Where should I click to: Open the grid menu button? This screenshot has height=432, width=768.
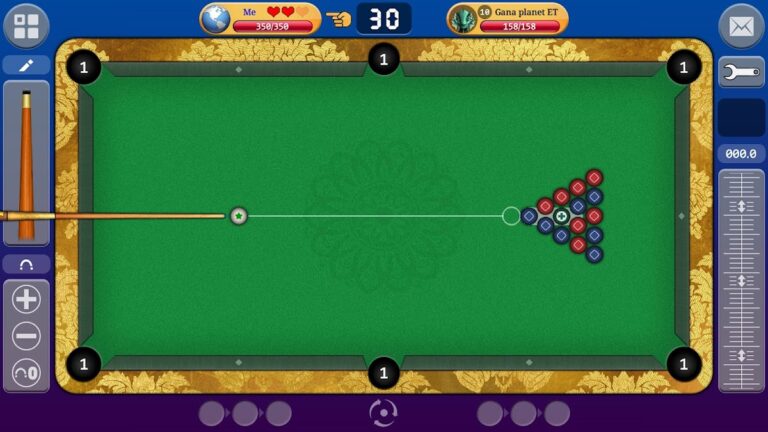(x=26, y=26)
